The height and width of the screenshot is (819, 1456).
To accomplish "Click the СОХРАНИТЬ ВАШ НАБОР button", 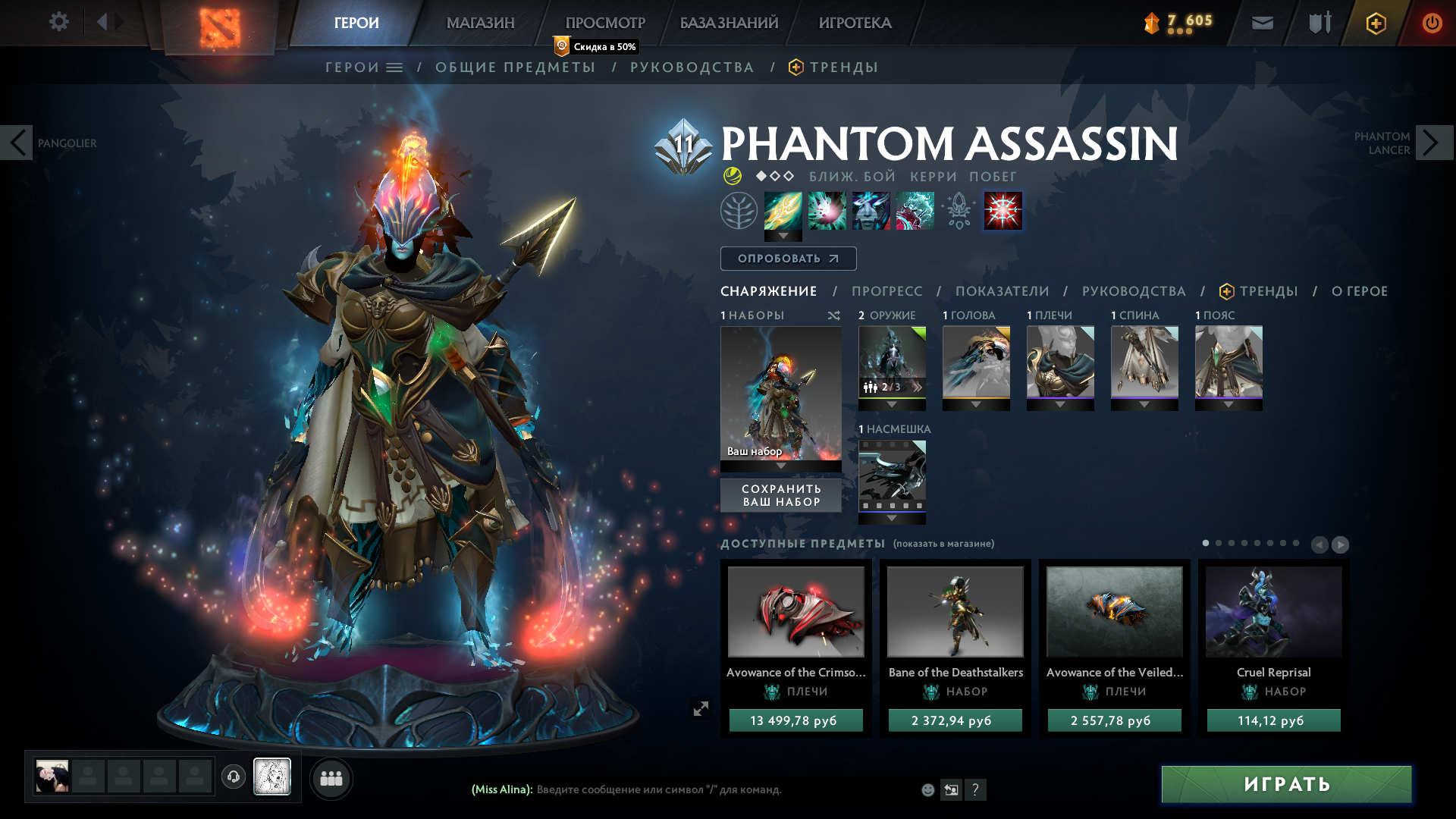I will [x=780, y=495].
